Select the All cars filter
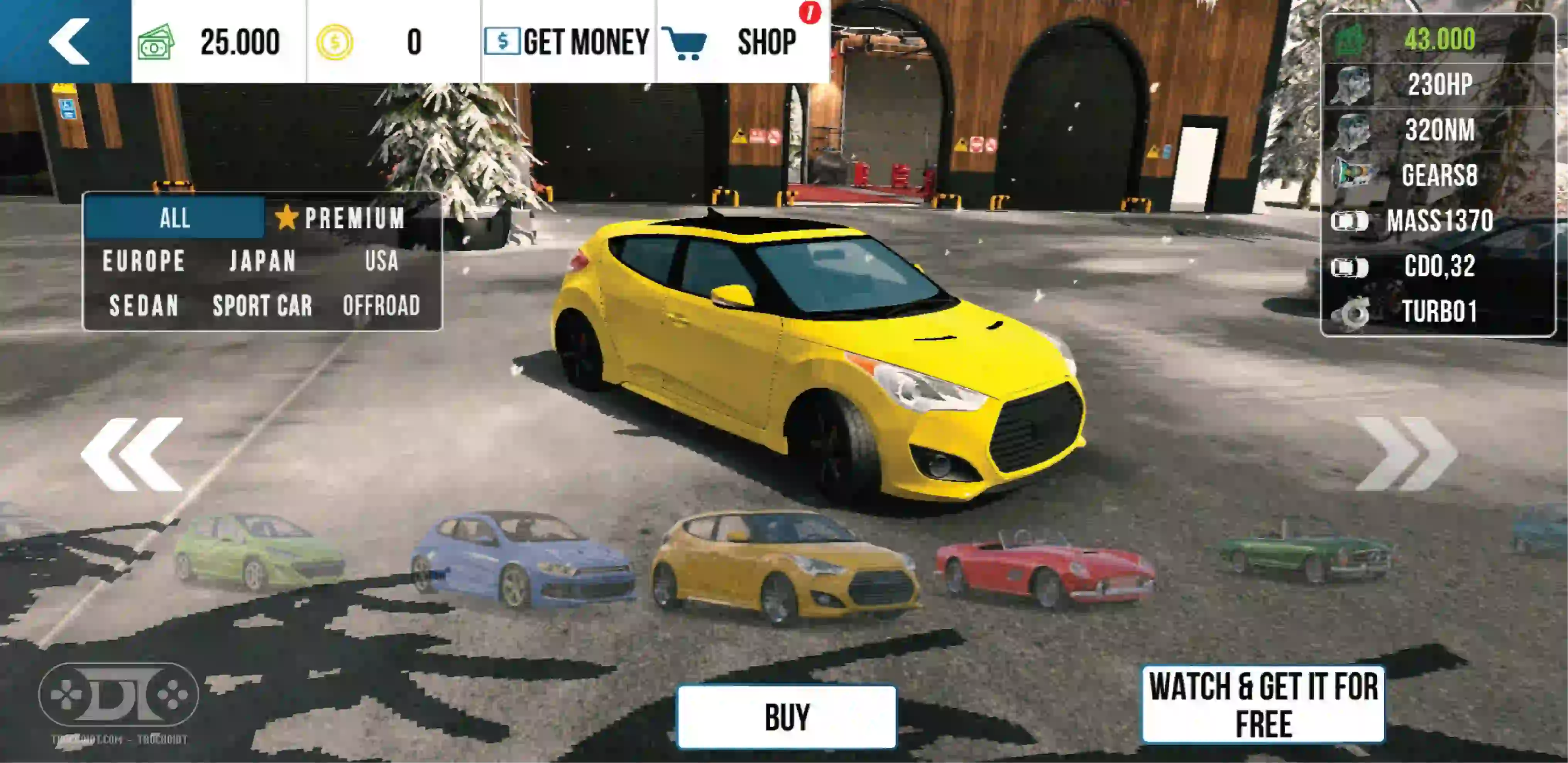Image resolution: width=1568 pixels, height=763 pixels. (175, 218)
